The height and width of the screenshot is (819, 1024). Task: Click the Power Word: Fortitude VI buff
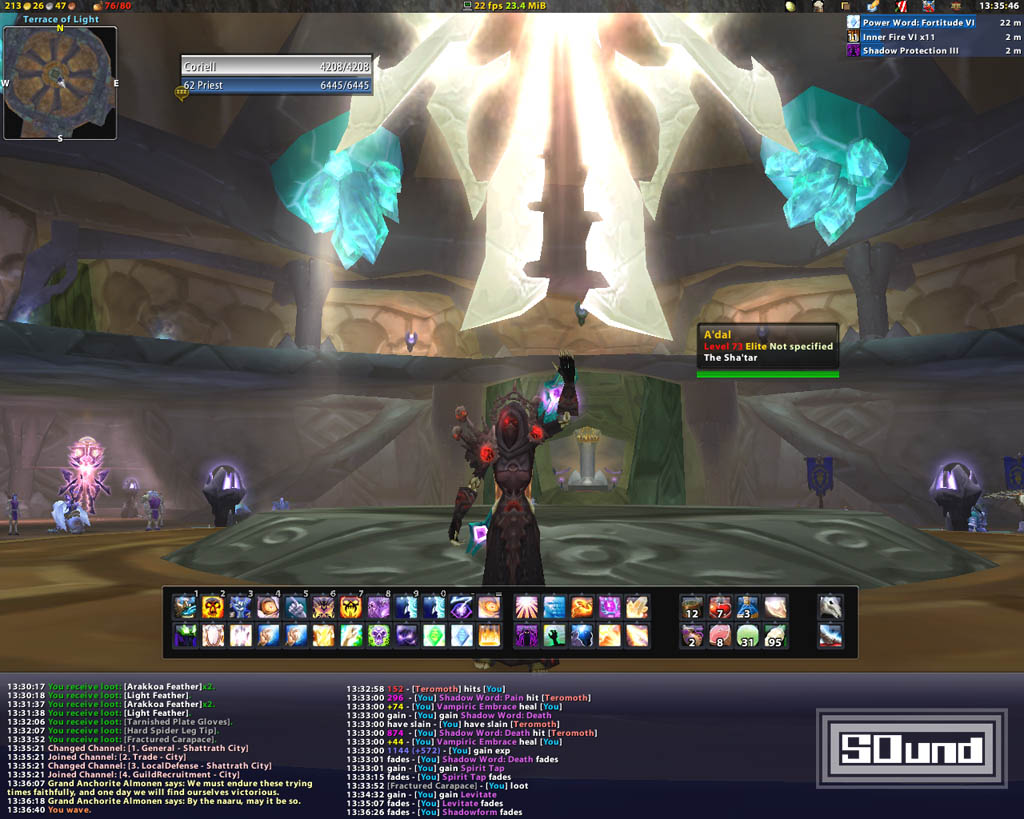tap(917, 22)
